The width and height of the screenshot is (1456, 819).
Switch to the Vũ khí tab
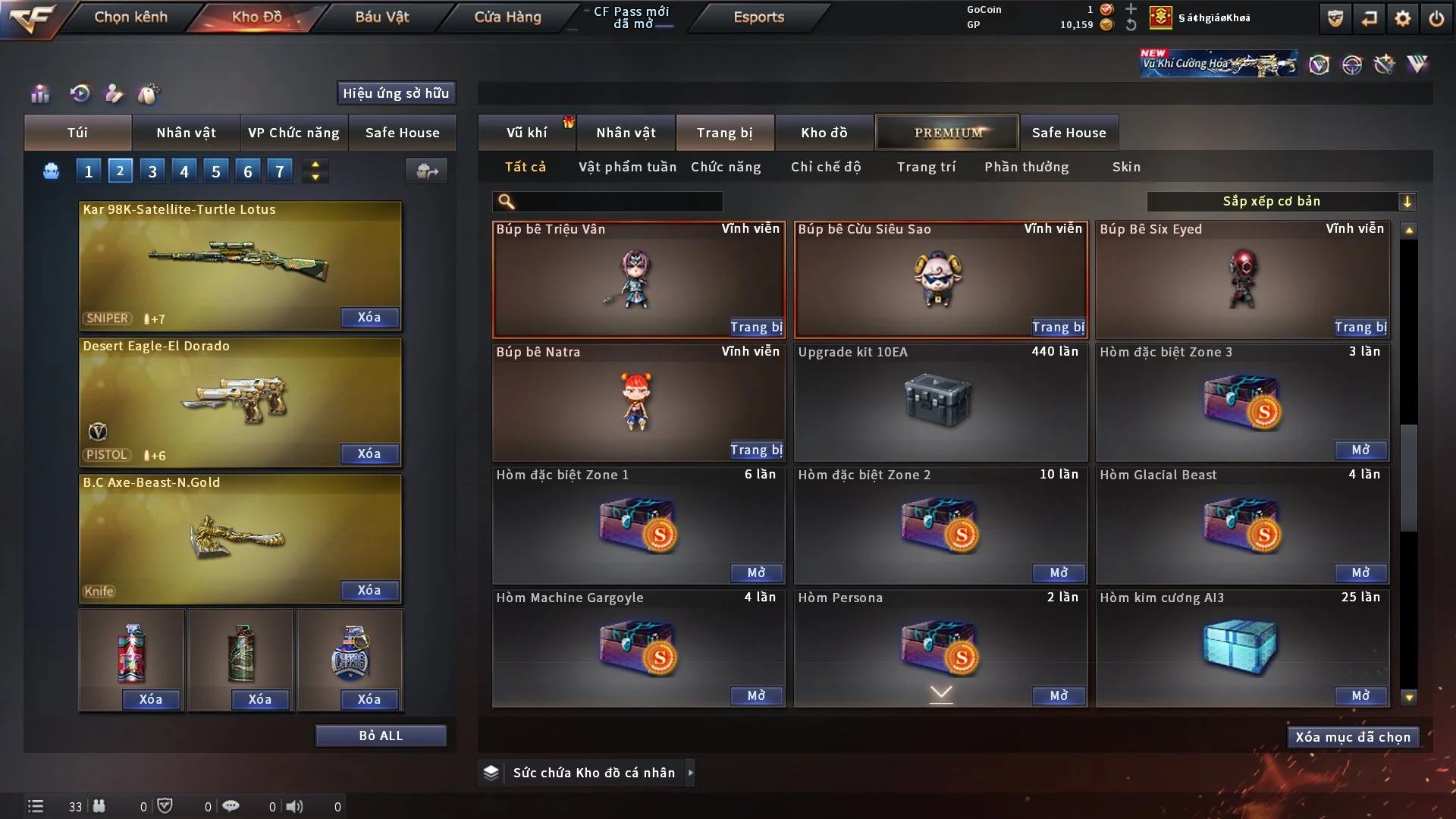pyautogui.click(x=526, y=133)
